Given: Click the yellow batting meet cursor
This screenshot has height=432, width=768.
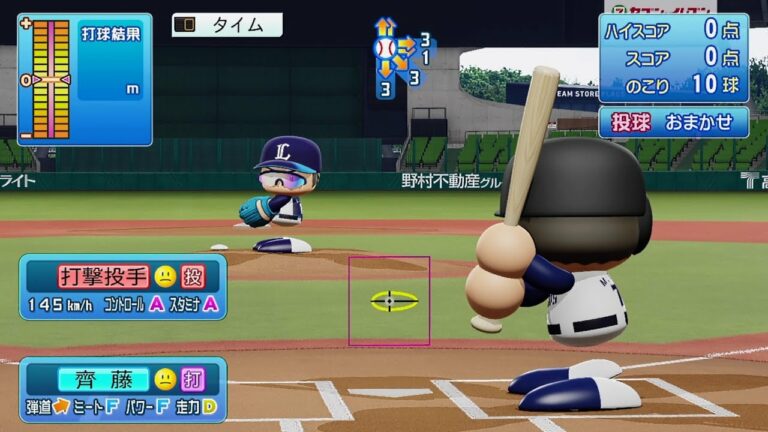Looking at the screenshot, I should coord(394,300).
